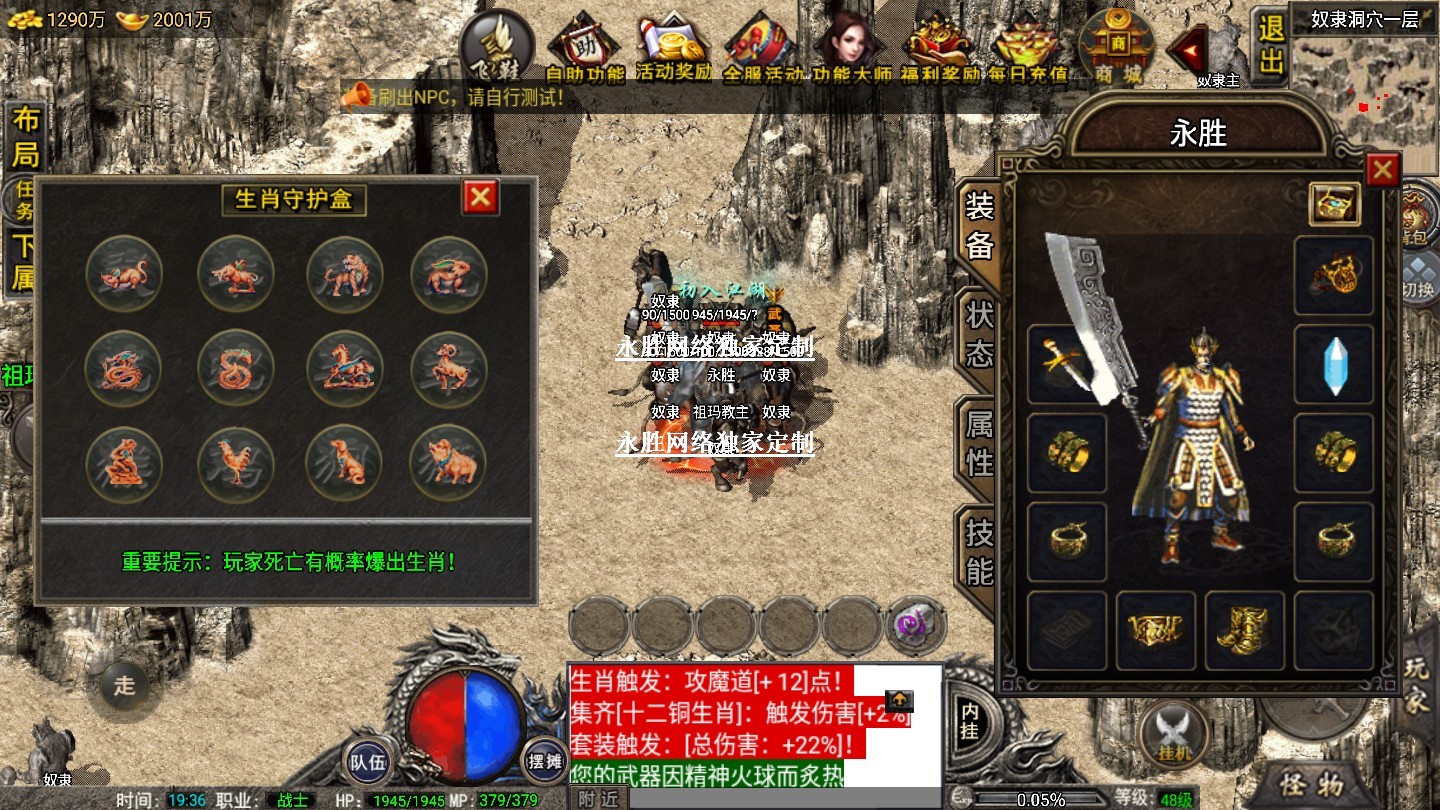Open 福利奖励 welfare rewards
Viewport: 1440px width, 810px height.
click(940, 47)
